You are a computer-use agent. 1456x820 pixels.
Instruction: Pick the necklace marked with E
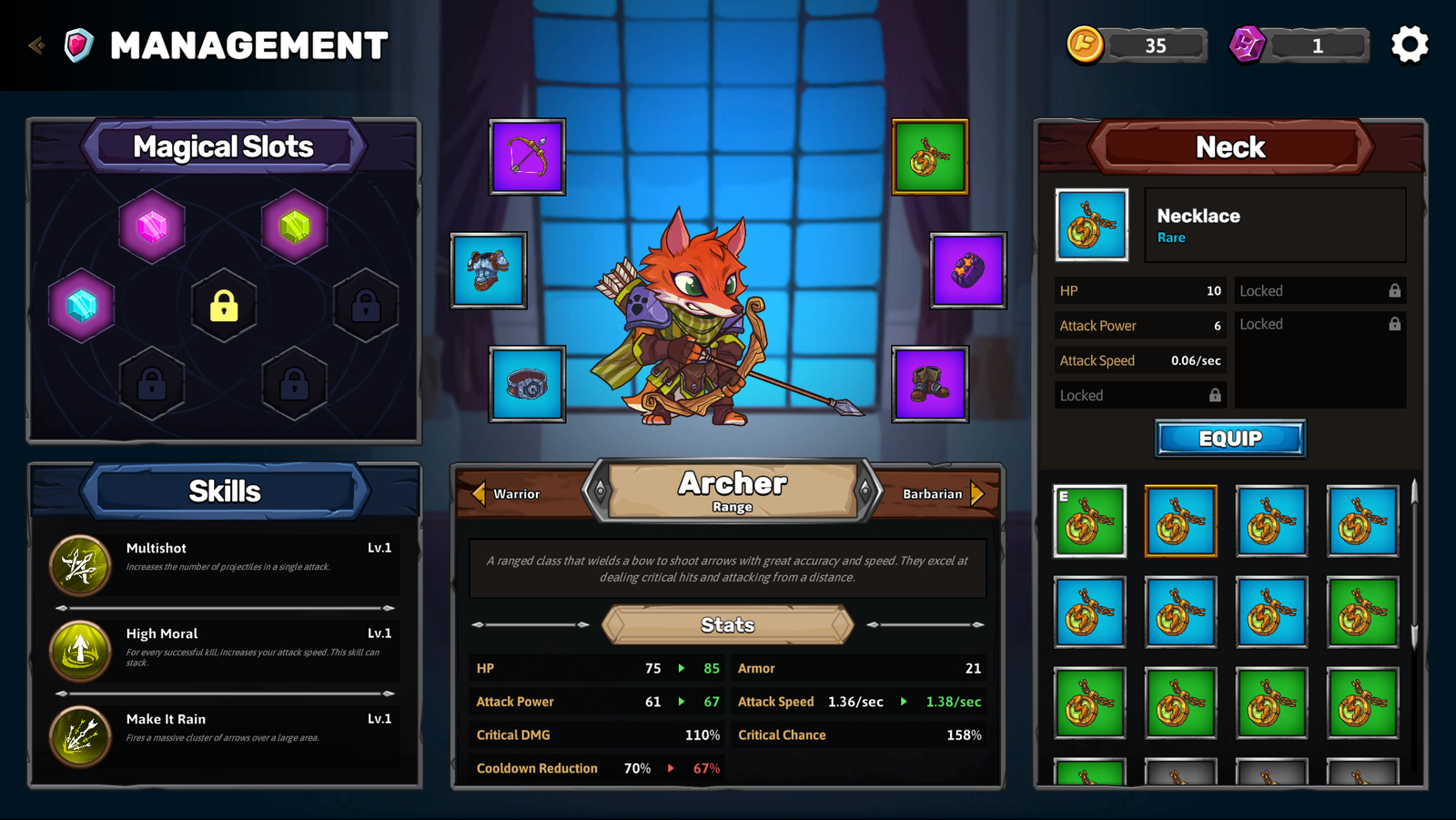coord(1089,521)
